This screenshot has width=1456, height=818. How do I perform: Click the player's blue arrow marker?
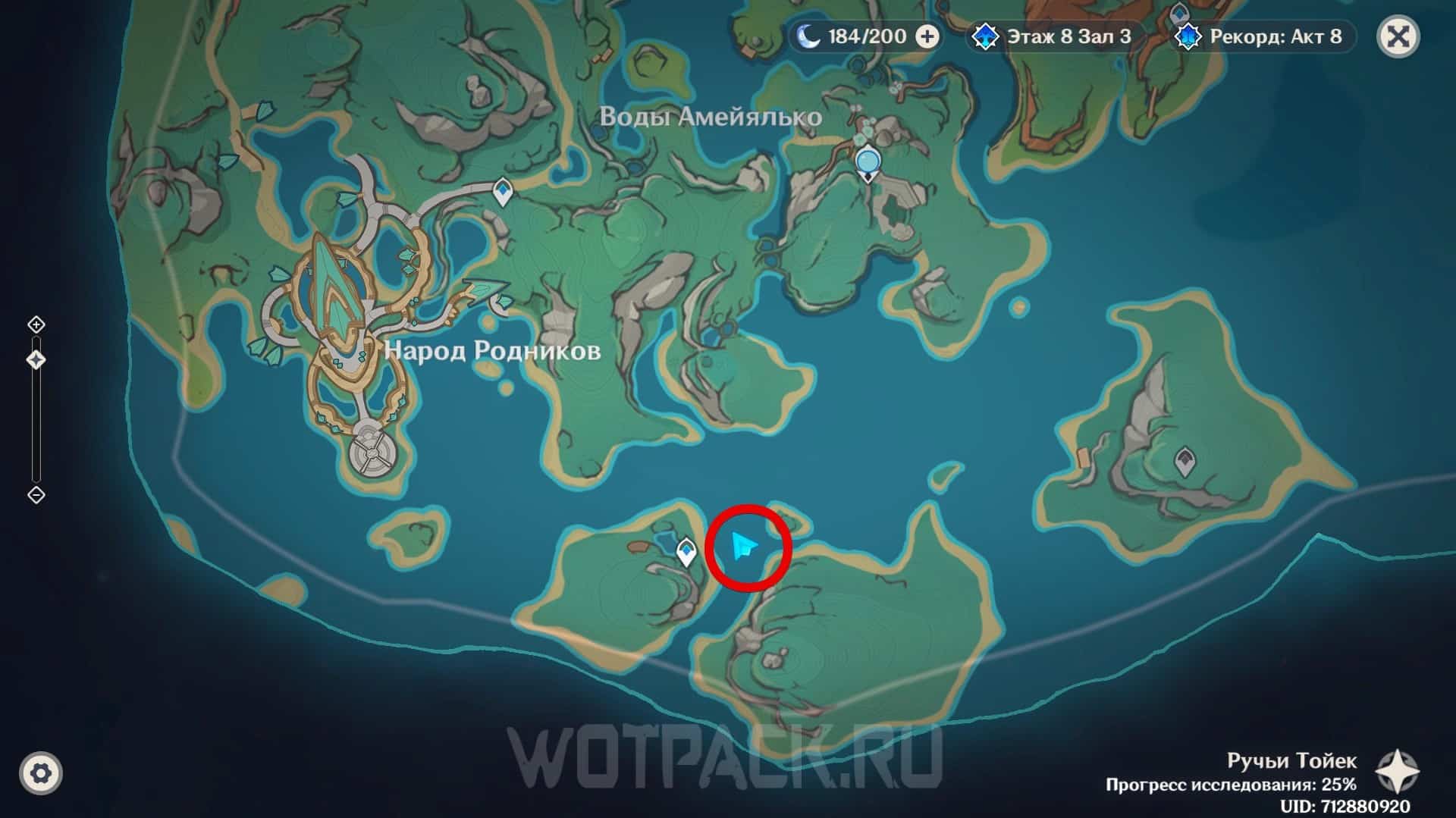(x=743, y=546)
